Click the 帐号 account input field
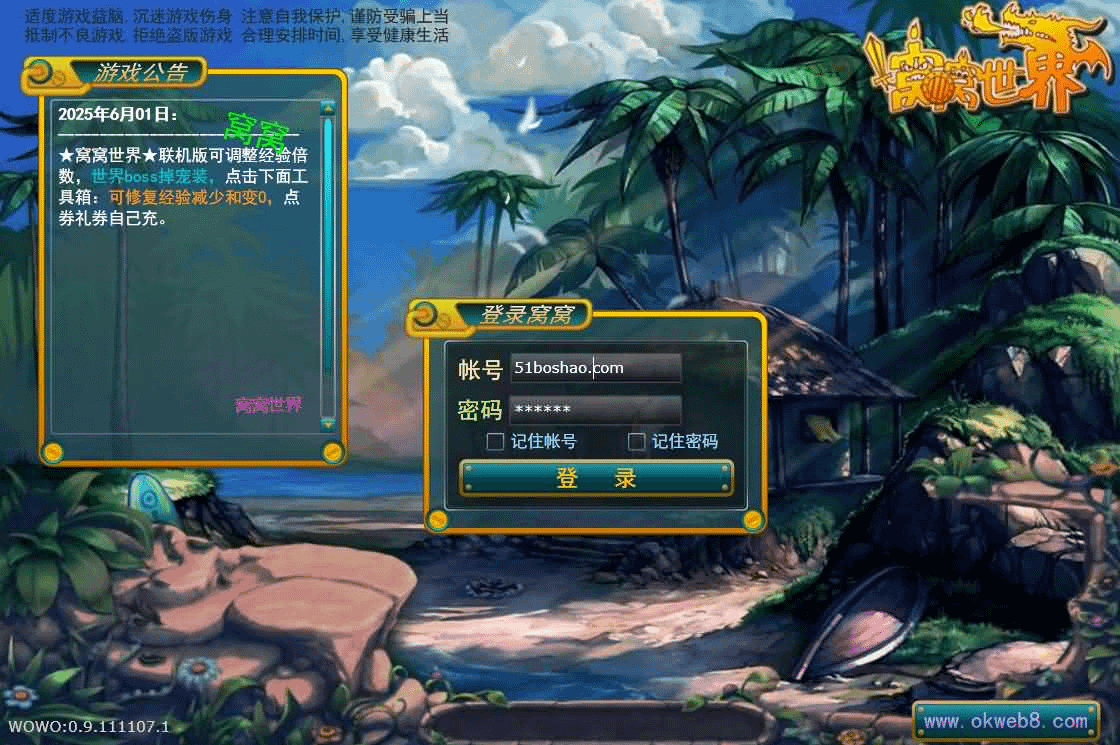1120x745 pixels. click(x=595, y=368)
